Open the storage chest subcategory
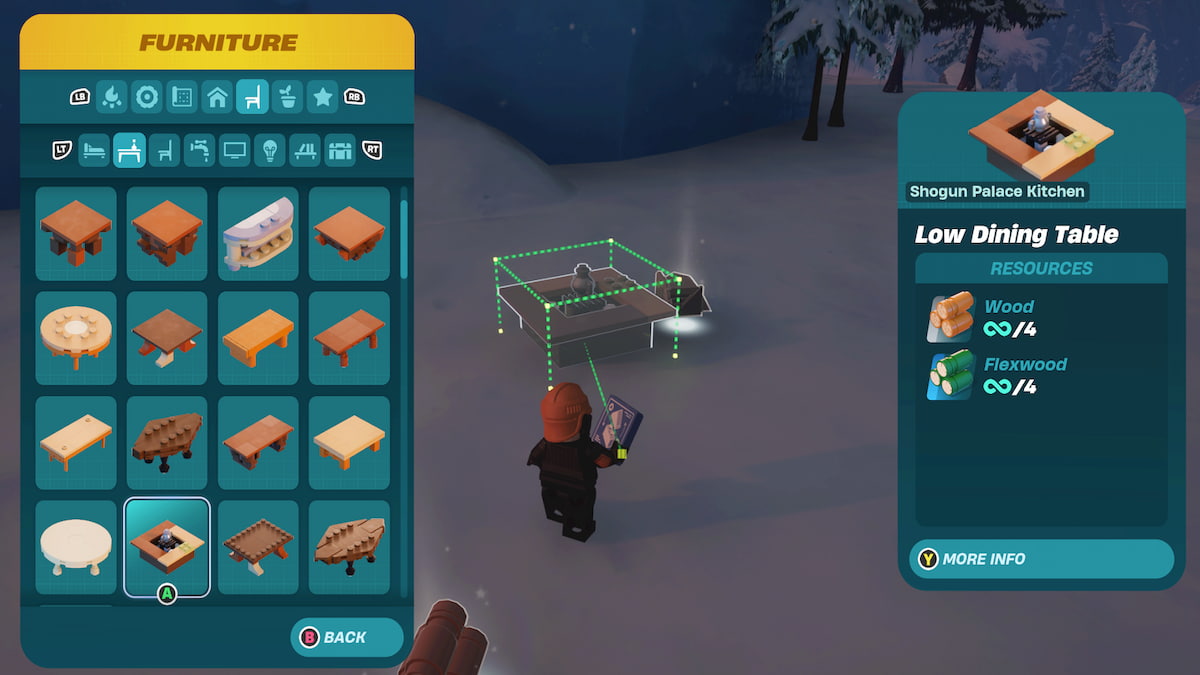Screen dimensions: 1200x675 tap(340, 150)
